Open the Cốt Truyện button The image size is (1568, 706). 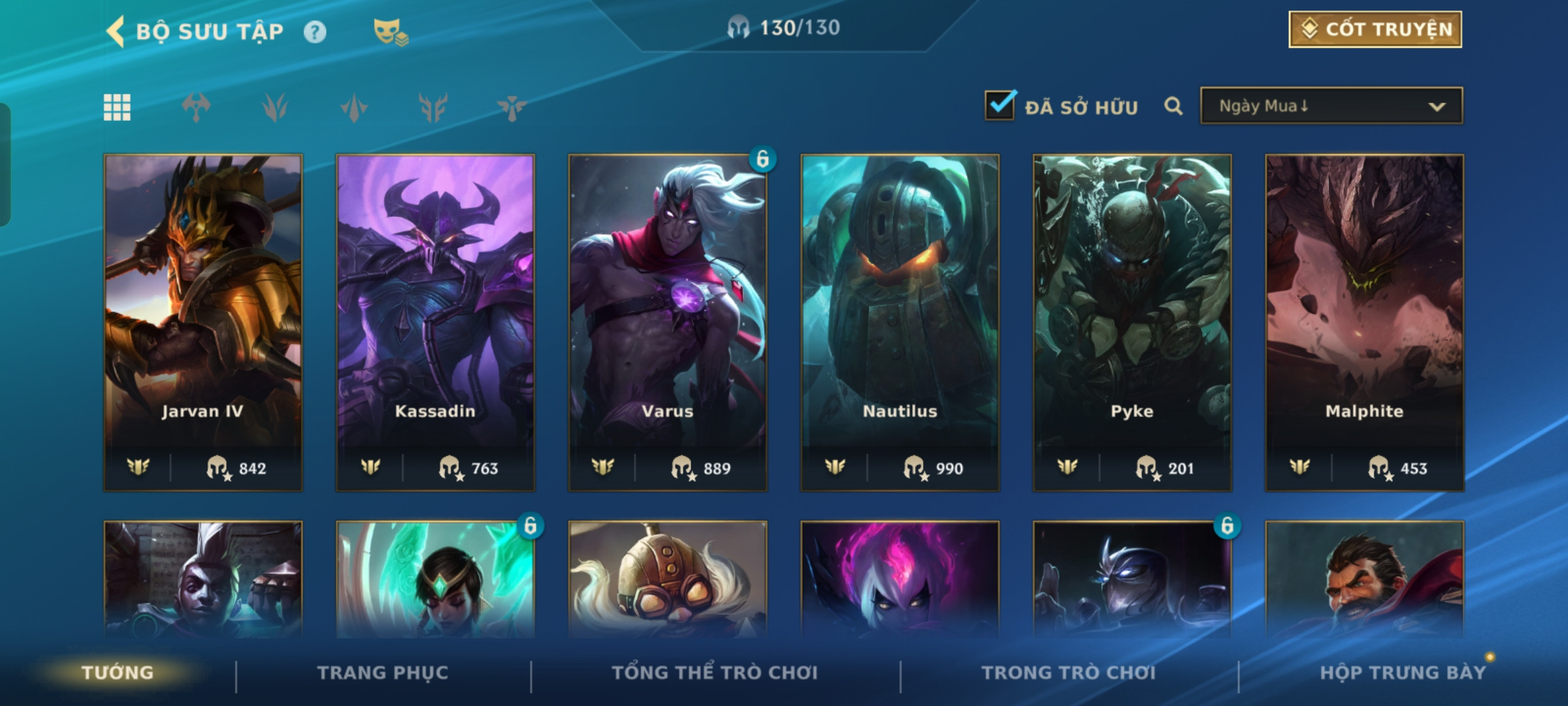click(1375, 29)
